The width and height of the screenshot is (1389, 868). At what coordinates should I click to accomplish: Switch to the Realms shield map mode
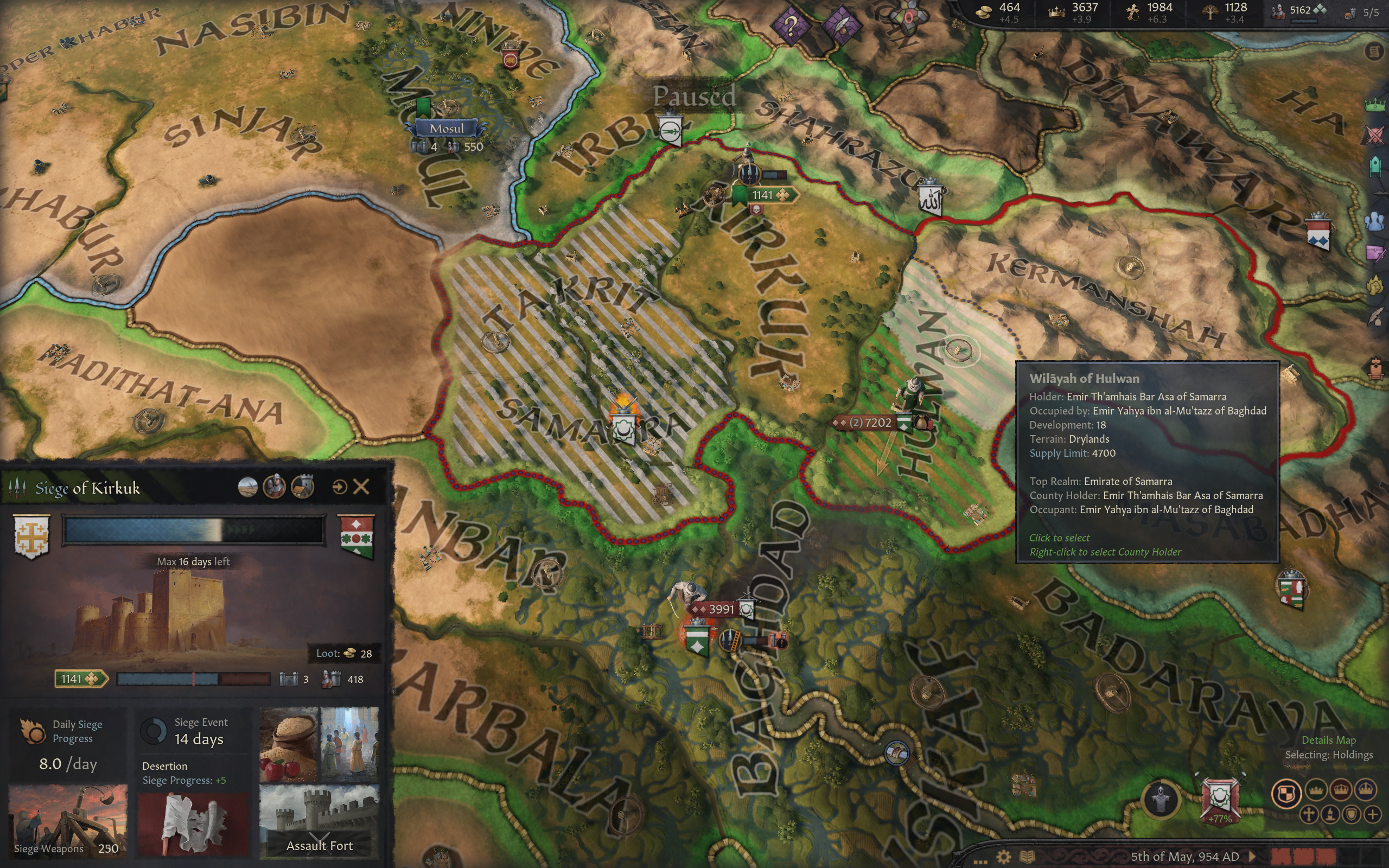[1286, 793]
